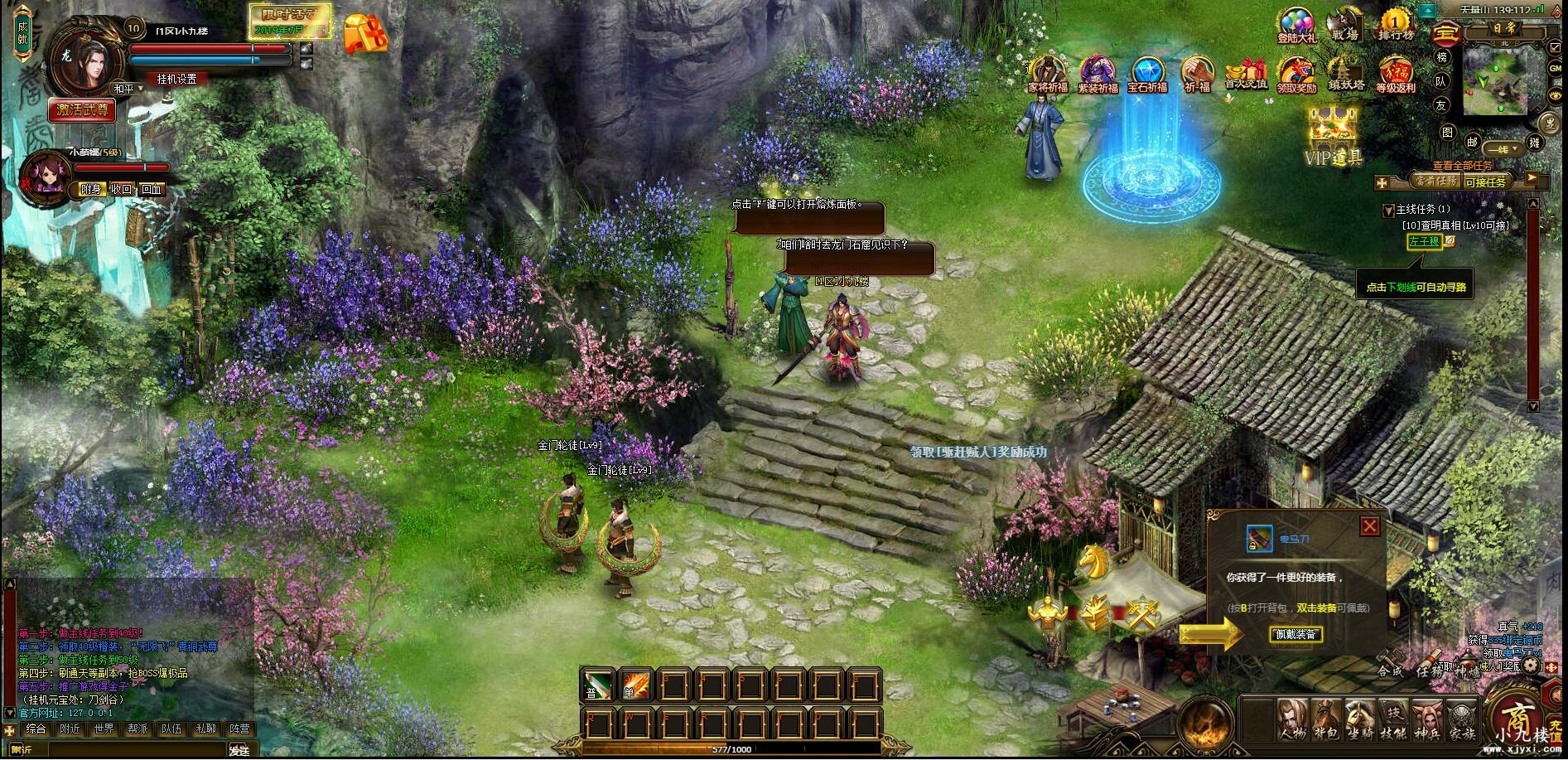
Task: Open the 排行榜 ranking icon
Action: tap(1396, 25)
